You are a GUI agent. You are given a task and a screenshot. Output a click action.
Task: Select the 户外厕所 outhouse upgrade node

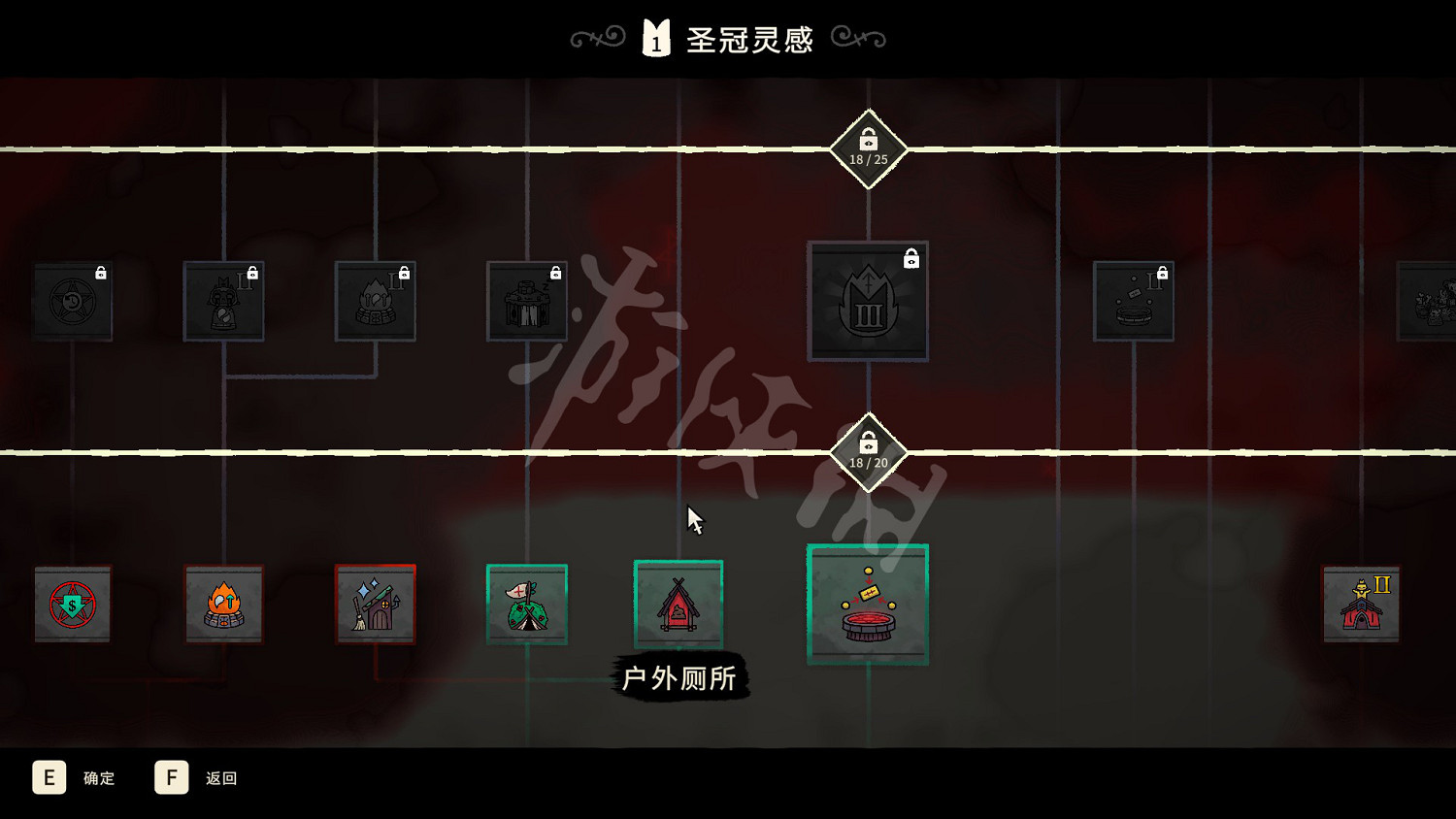[678, 602]
